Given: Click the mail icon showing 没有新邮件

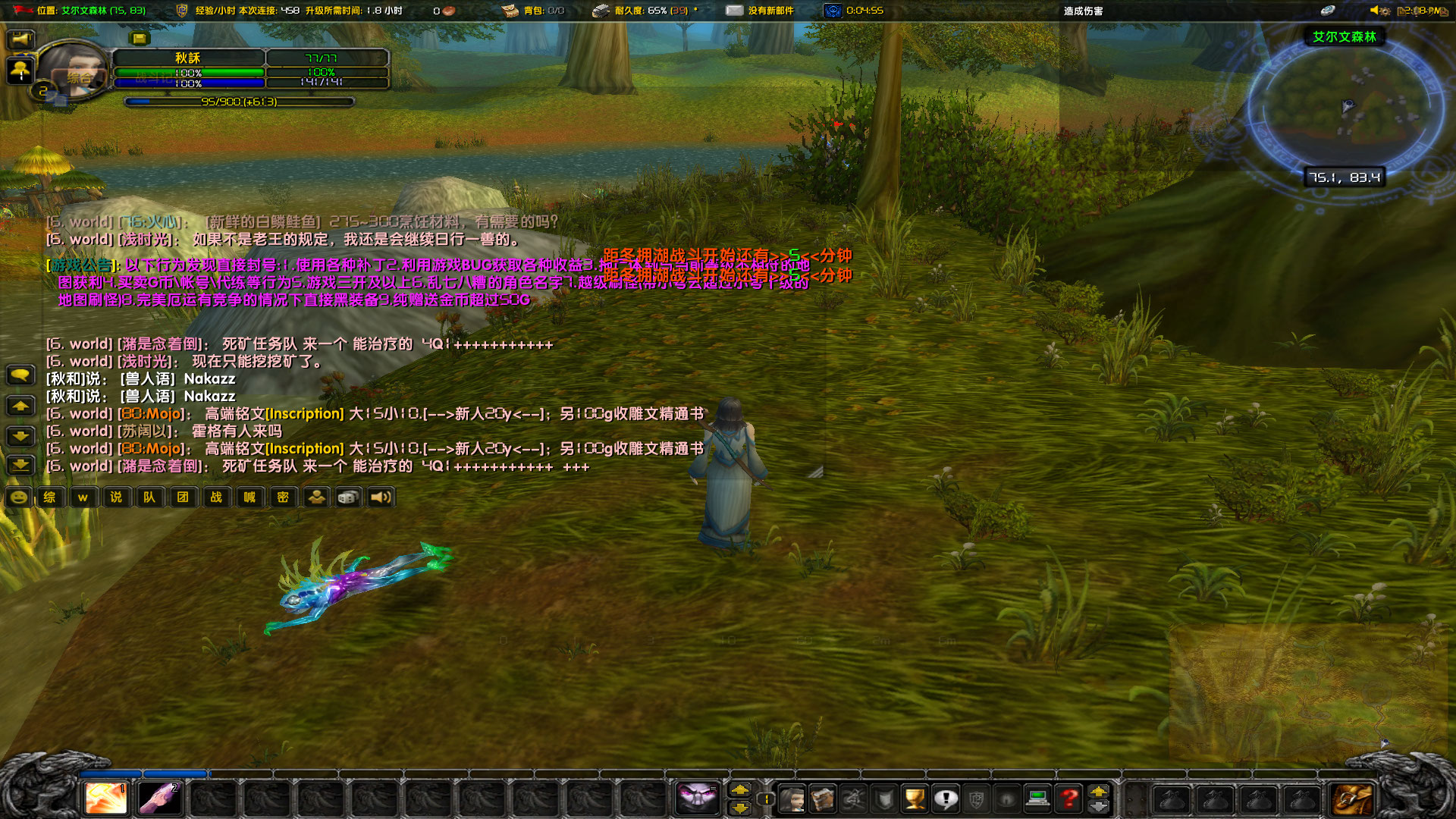Looking at the screenshot, I should click(x=734, y=10).
